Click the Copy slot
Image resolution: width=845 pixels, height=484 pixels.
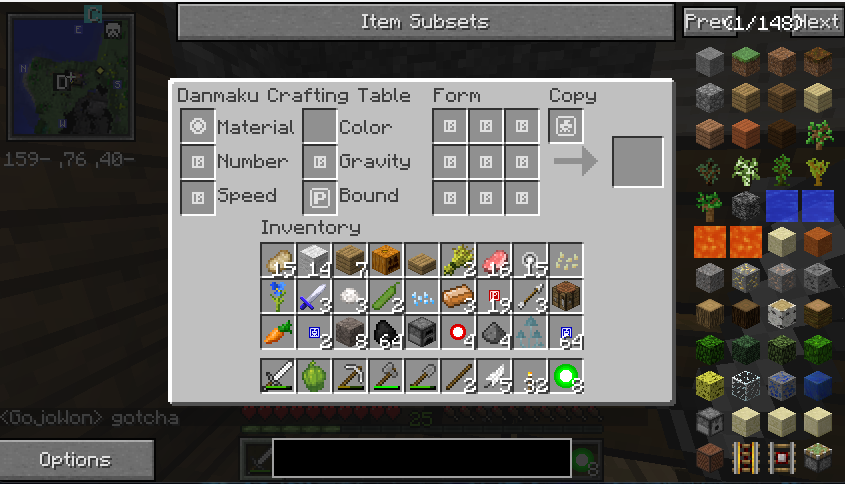point(566,127)
